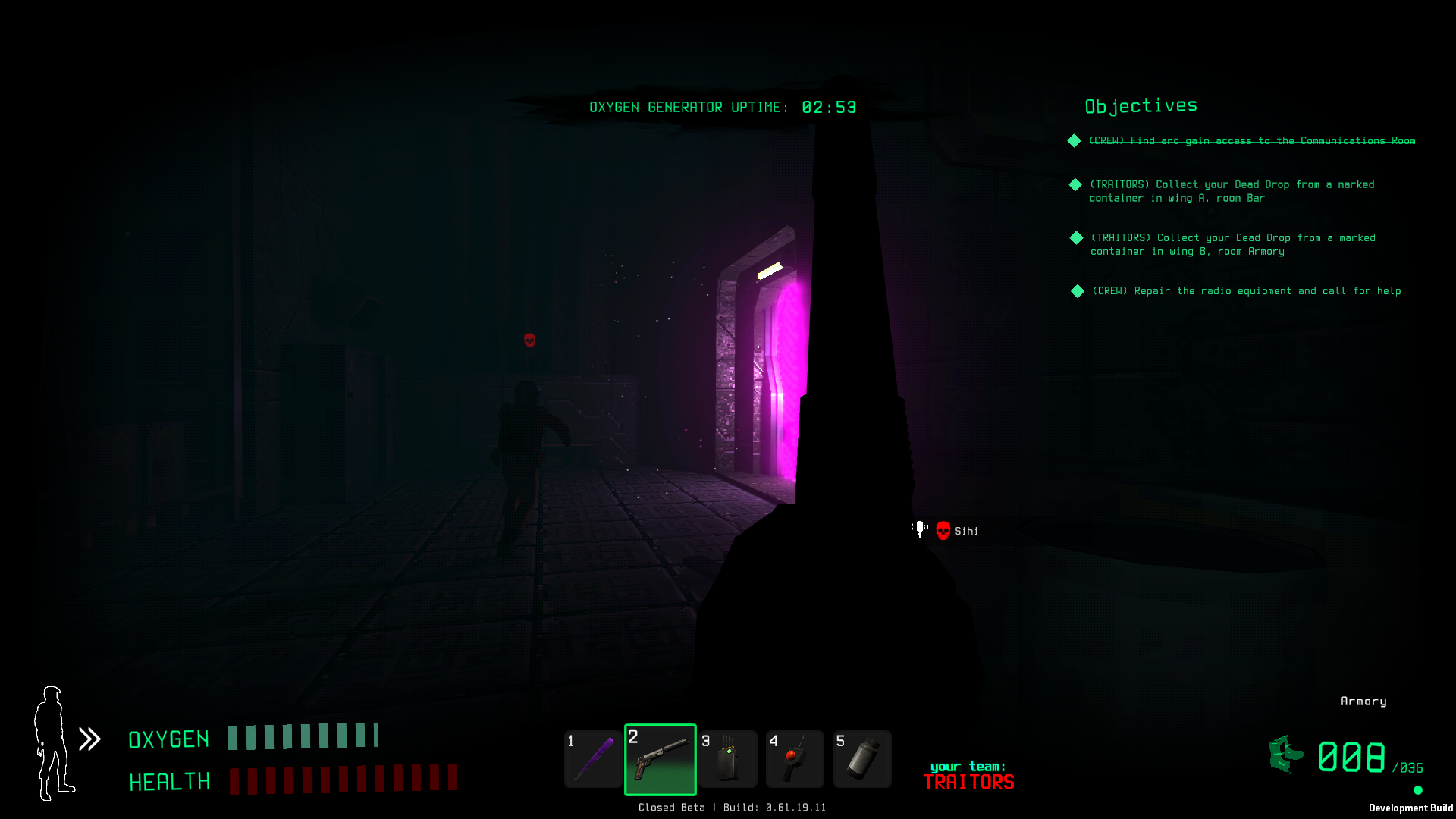The width and height of the screenshot is (1456, 819).
Task: Click the microphone icon beside Sihi
Action: 920,530
